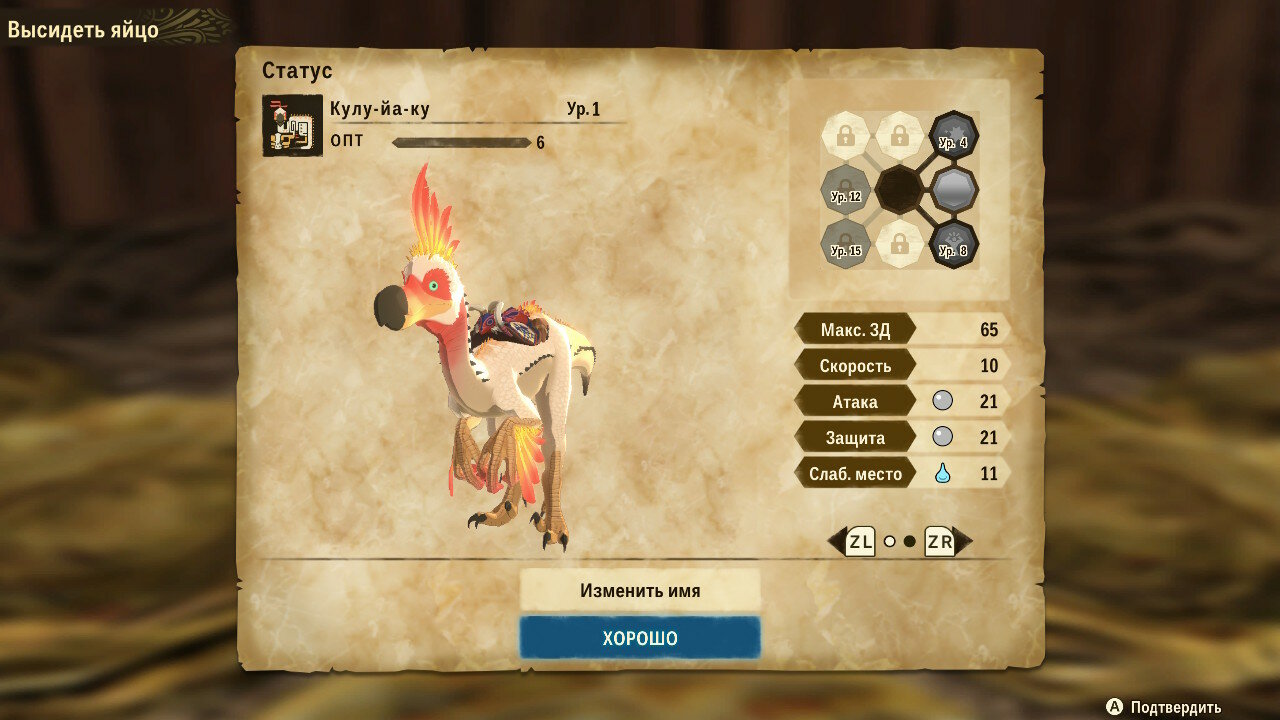The image size is (1280, 720).
Task: Select the gene slot labeled Ур. 8
Action: [x=953, y=243]
